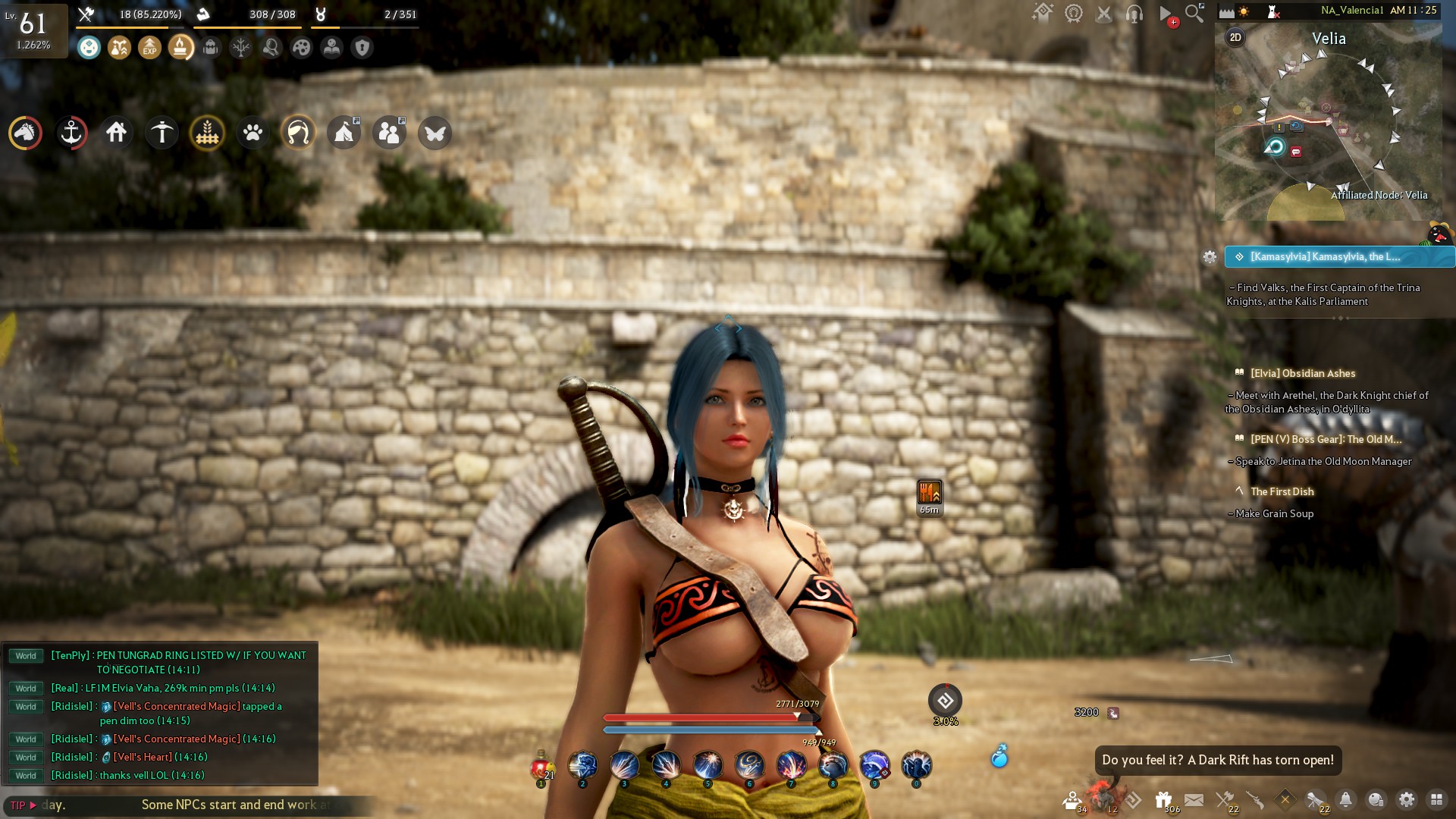This screenshot has width=1456, height=819.
Task: Select the Elvia Obsidian Ashes quest
Action: click(1302, 373)
